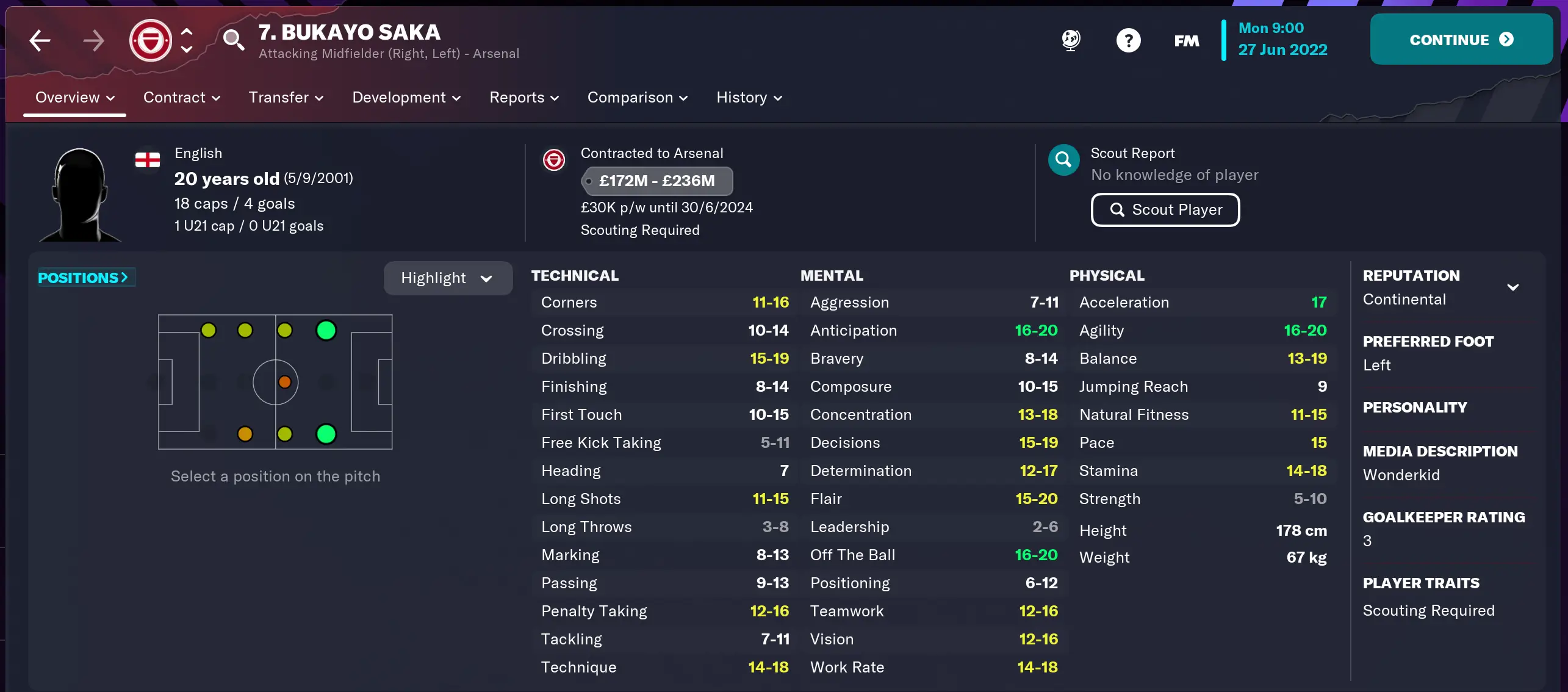The width and height of the screenshot is (1568, 692).
Task: Select the orange central midfield dot
Action: click(x=285, y=381)
